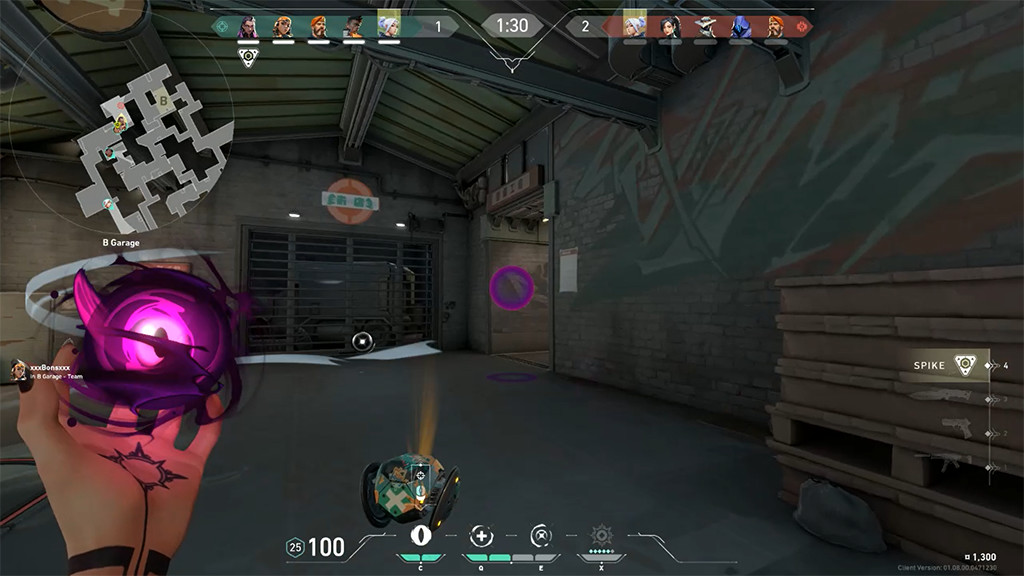Trigger the E ability orb icon
Viewport: 1024px width, 576px height.
click(541, 535)
